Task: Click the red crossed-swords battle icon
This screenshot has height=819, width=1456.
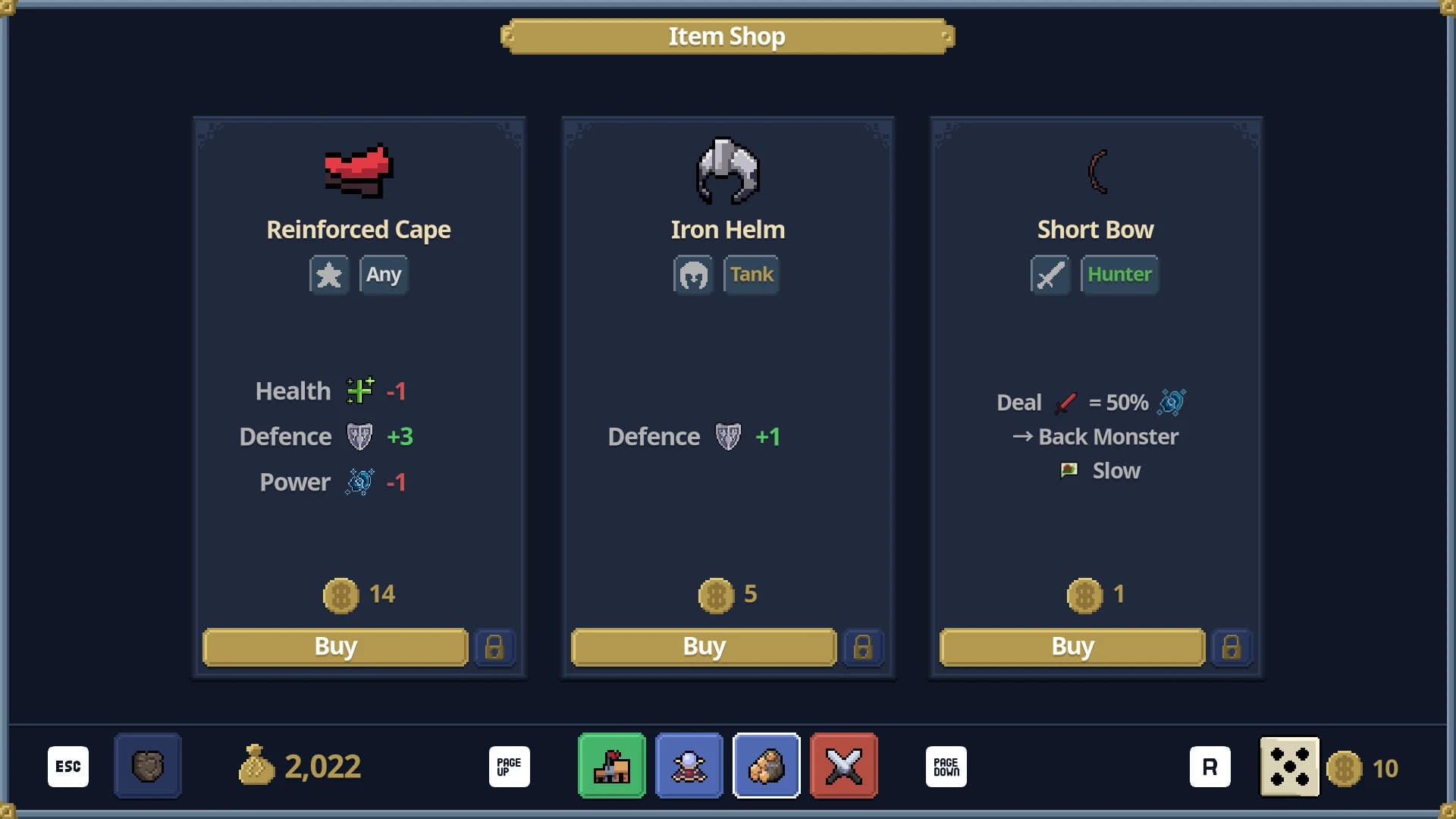Action: coord(845,766)
